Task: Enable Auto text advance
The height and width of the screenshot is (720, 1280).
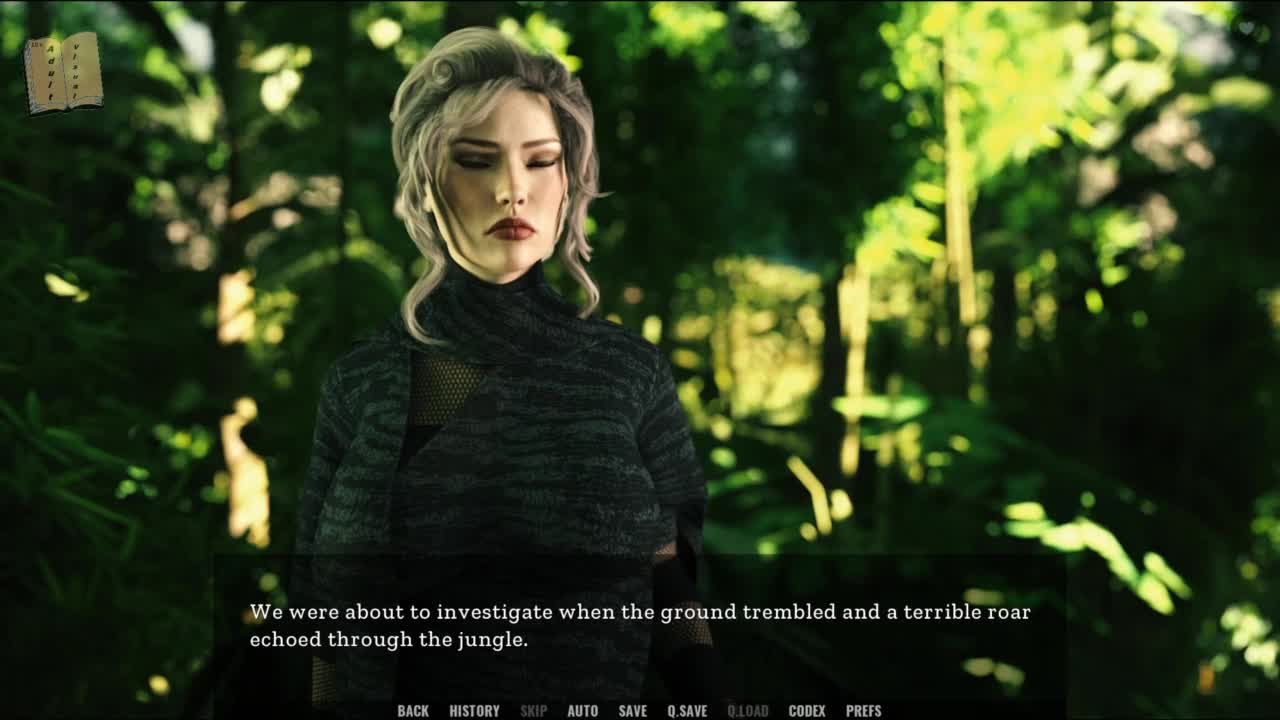Action: click(x=582, y=711)
